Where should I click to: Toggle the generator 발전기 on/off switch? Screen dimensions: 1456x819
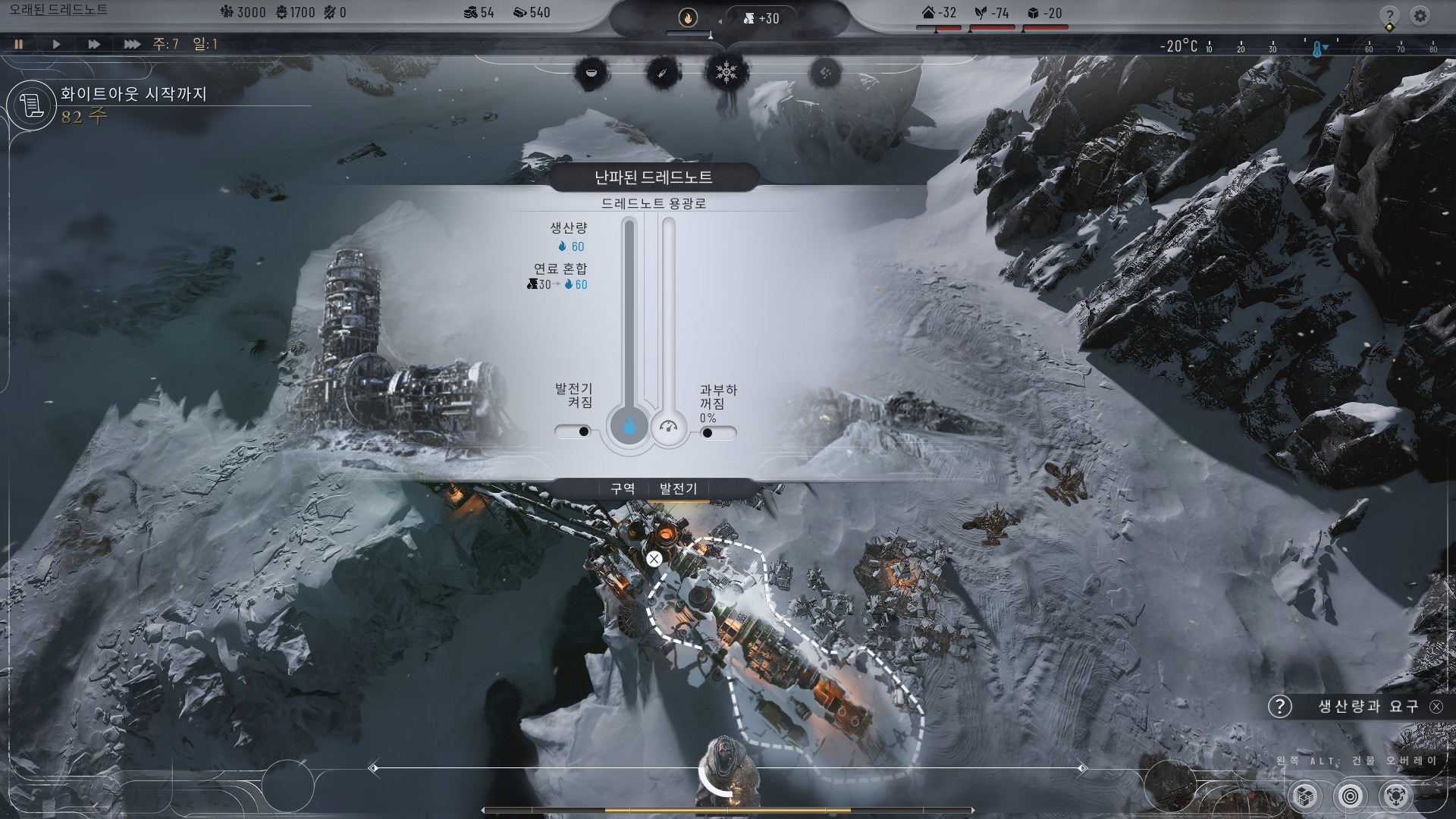coord(573,431)
